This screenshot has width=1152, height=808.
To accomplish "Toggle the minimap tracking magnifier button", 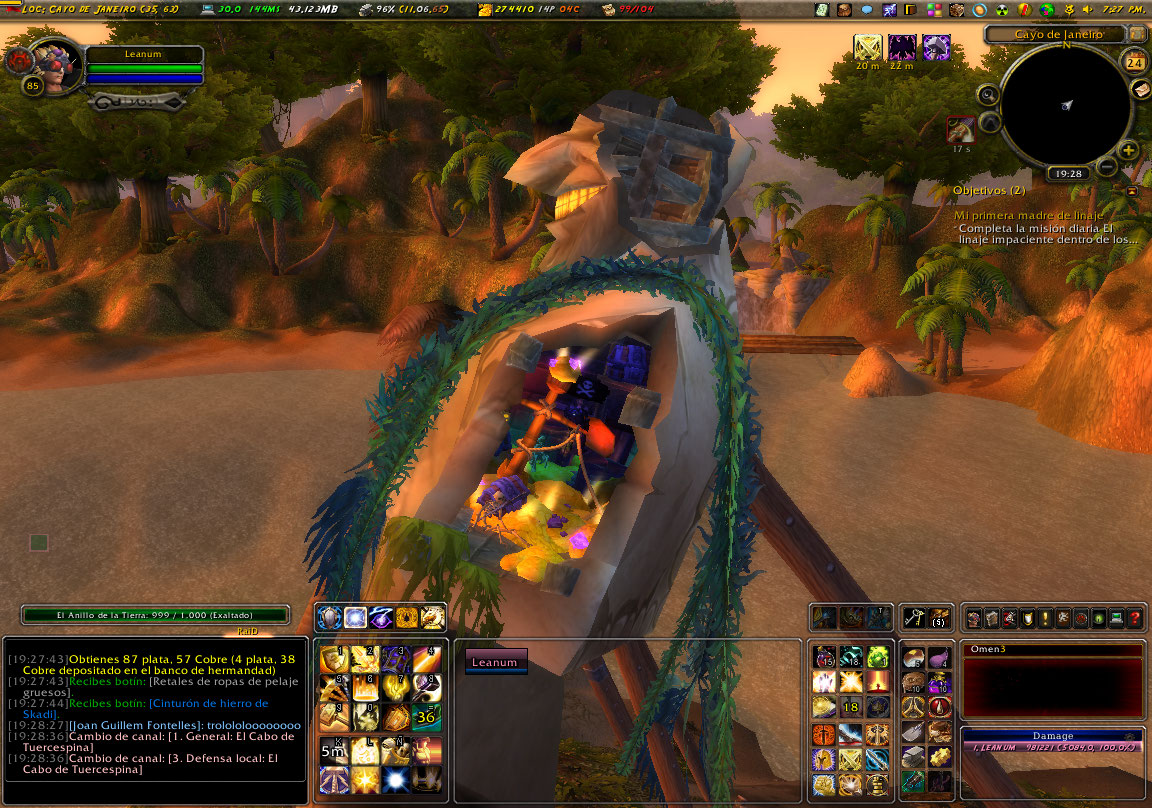I will pyautogui.click(x=988, y=96).
